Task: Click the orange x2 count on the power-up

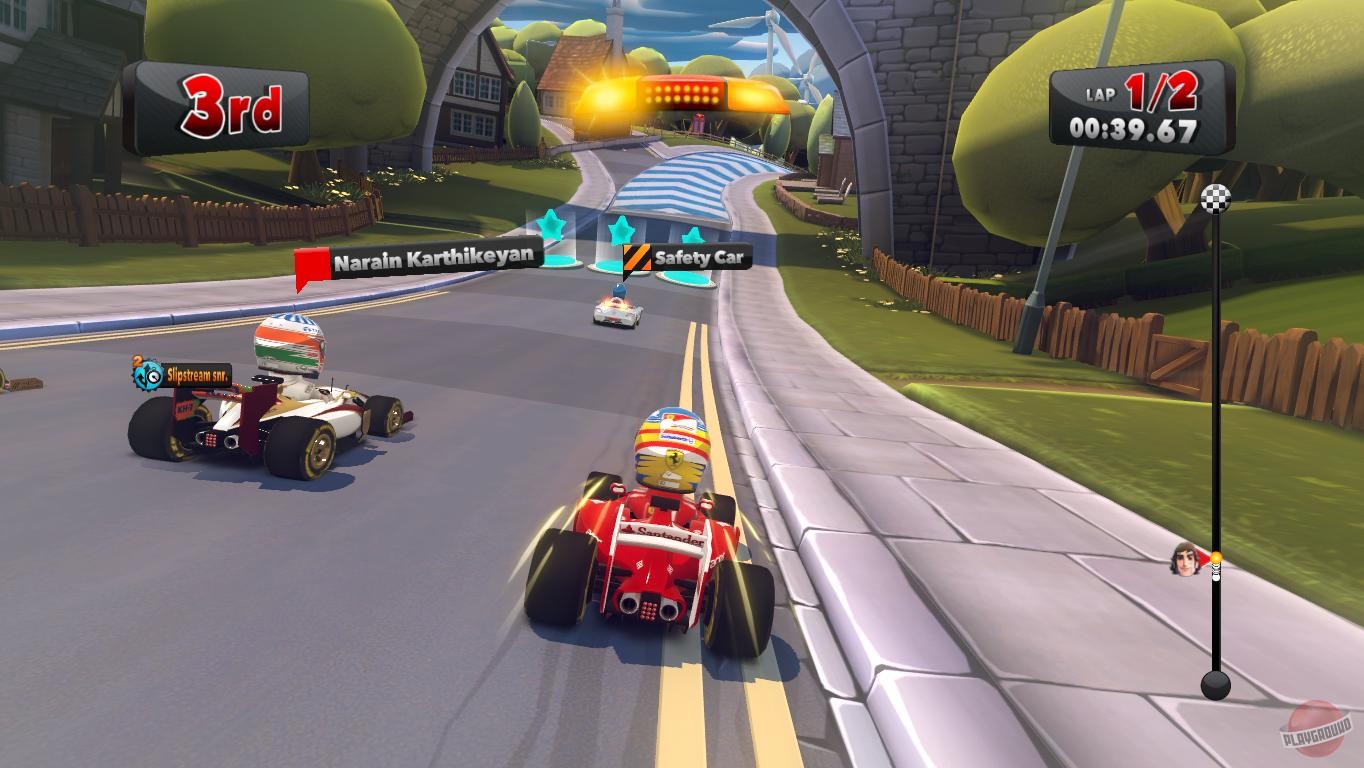Action: 136,360
